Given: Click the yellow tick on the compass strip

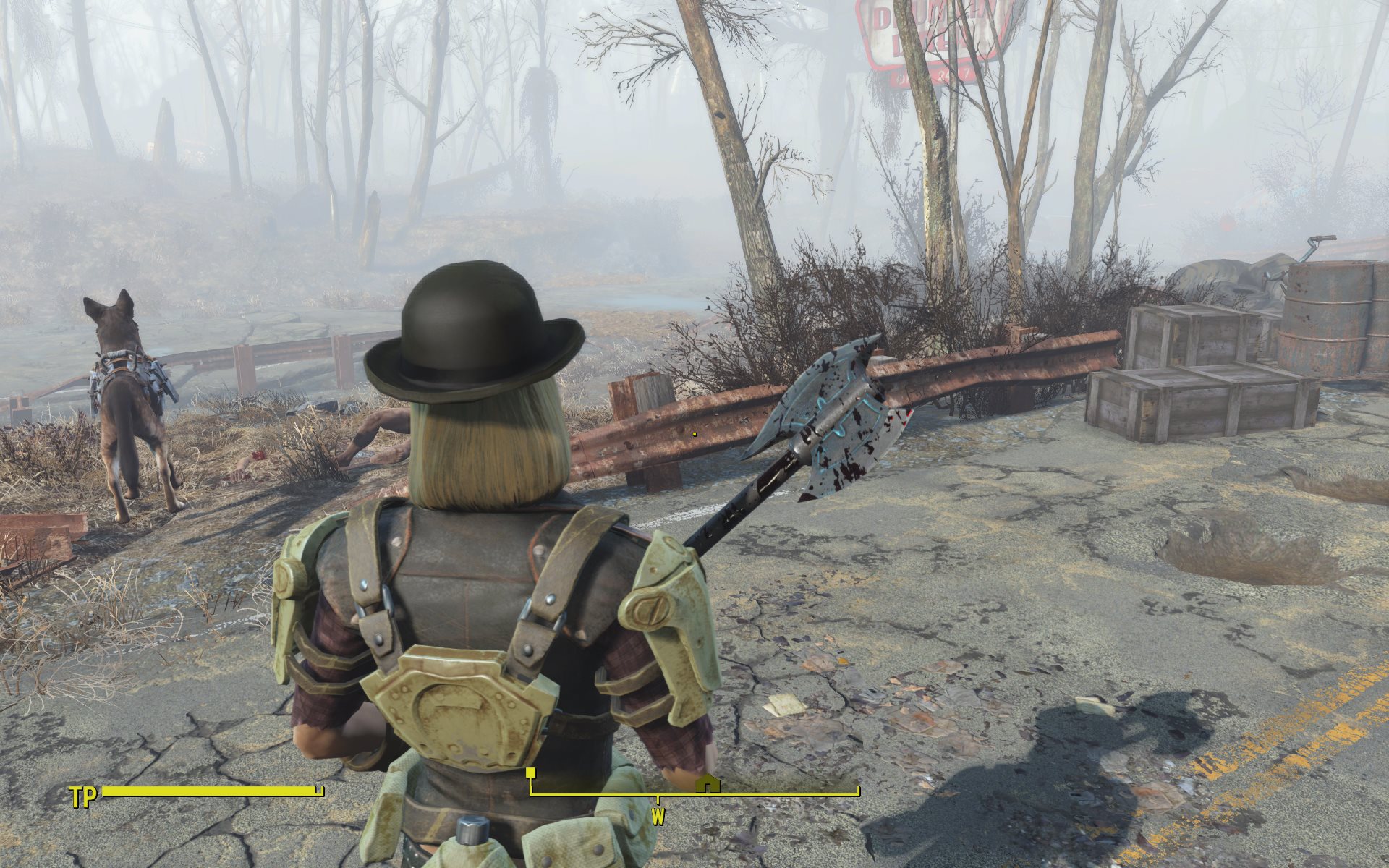Looking at the screenshot, I should tap(658, 800).
